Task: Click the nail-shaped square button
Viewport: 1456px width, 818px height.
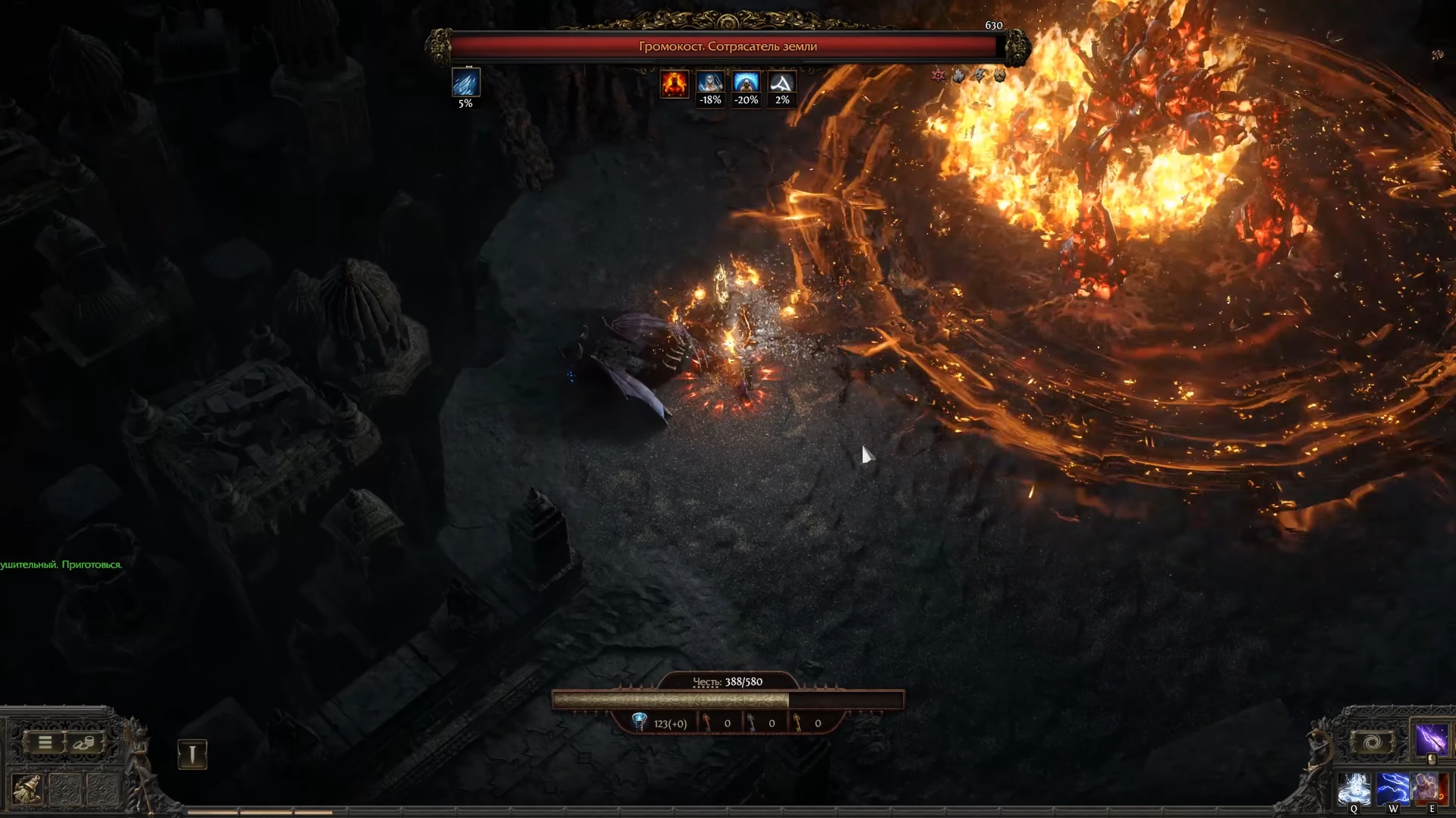Action: pyautogui.click(x=192, y=754)
